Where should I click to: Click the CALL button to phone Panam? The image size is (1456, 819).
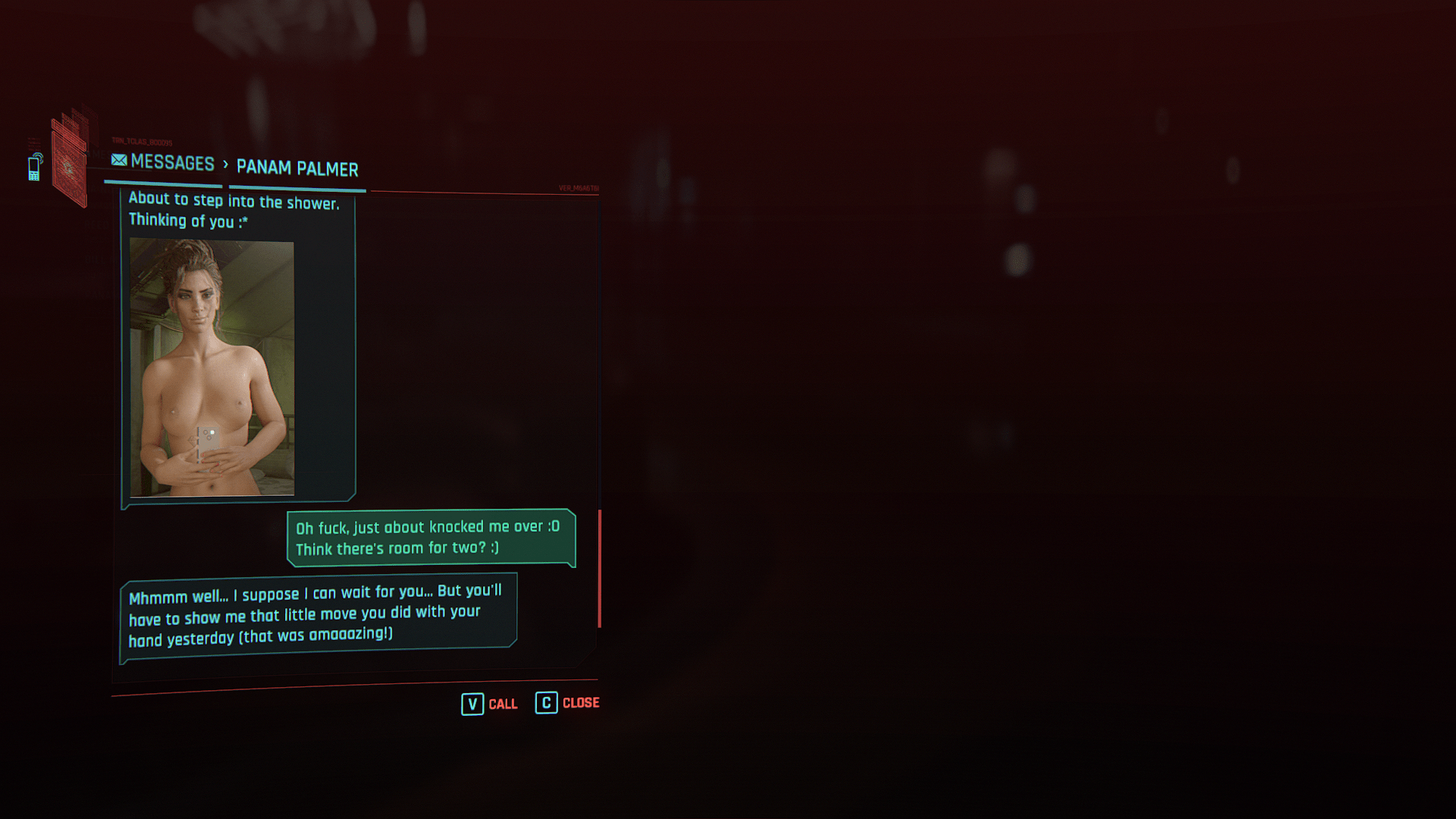(x=490, y=704)
